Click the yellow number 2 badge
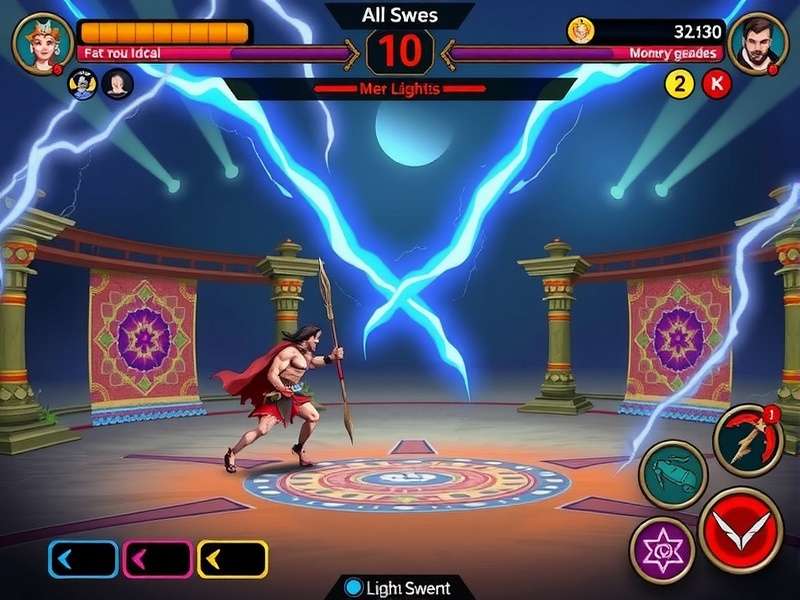The height and width of the screenshot is (600, 800). [x=680, y=84]
